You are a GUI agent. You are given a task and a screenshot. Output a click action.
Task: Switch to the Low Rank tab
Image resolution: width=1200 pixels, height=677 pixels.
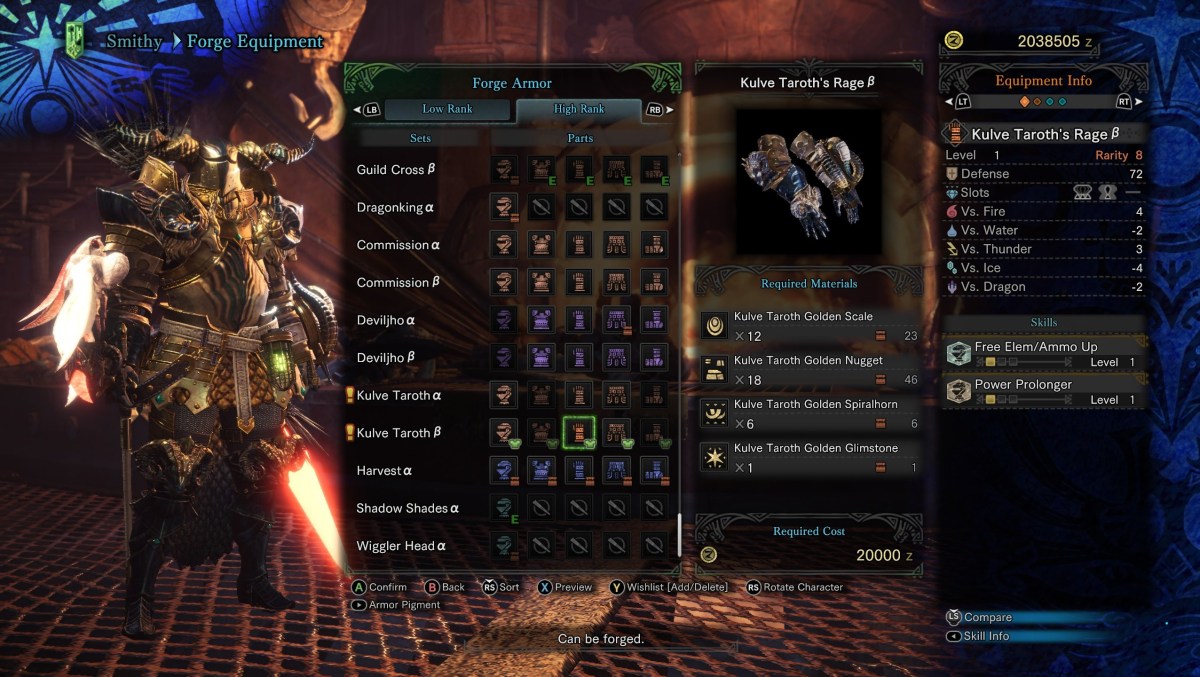[x=447, y=109]
